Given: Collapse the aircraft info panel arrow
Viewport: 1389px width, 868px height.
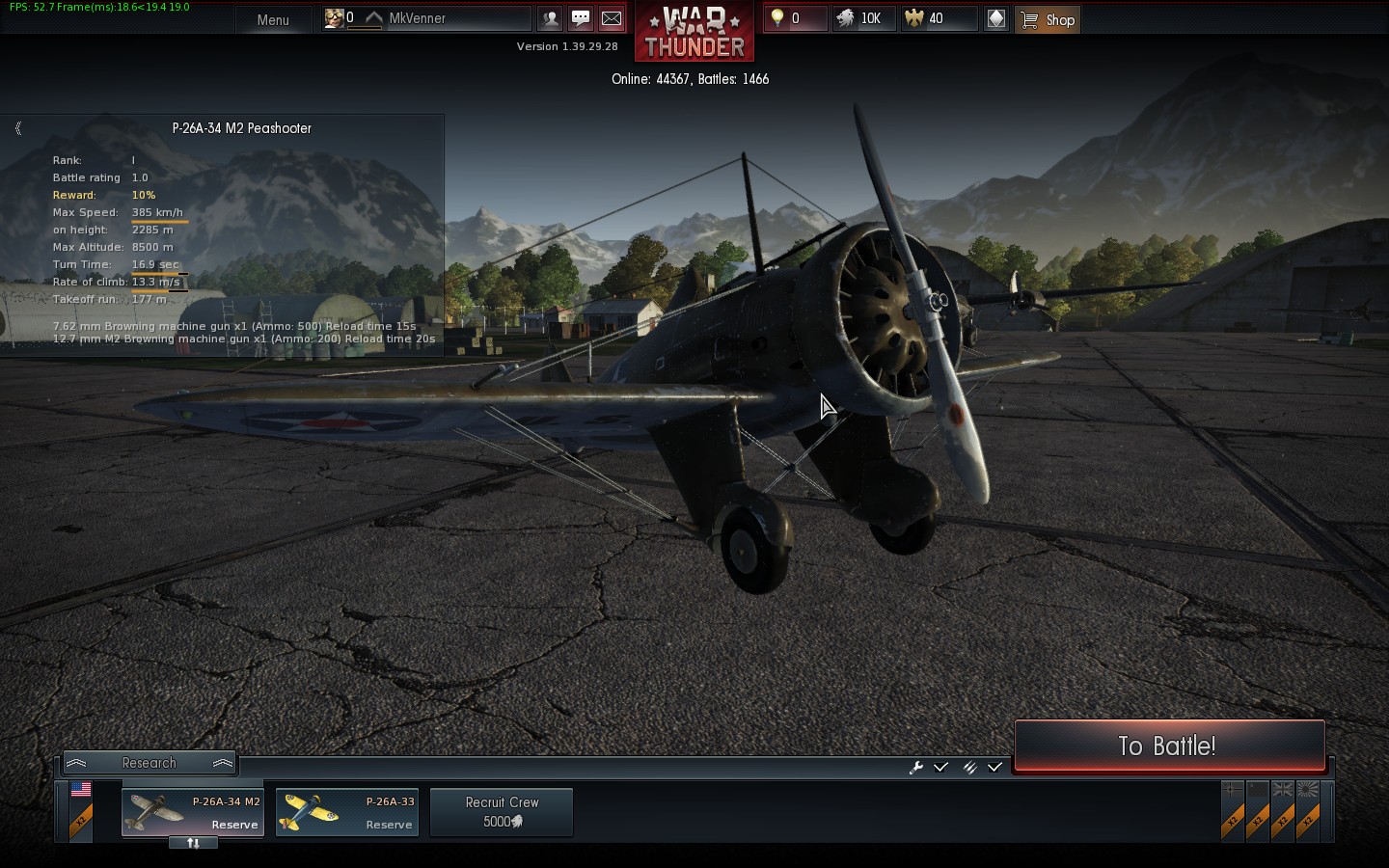Looking at the screenshot, I should coord(18,128).
